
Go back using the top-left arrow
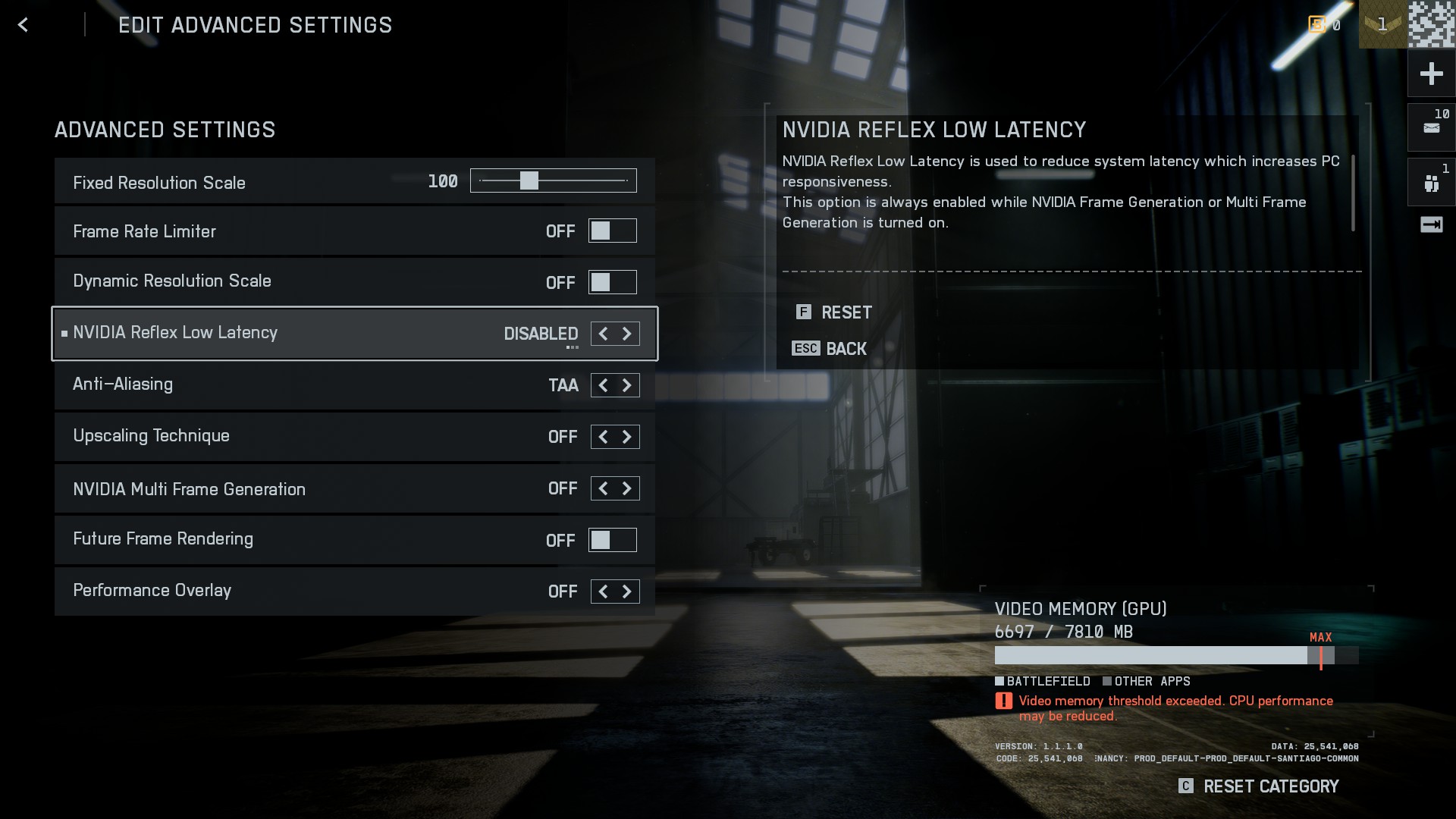(x=23, y=25)
